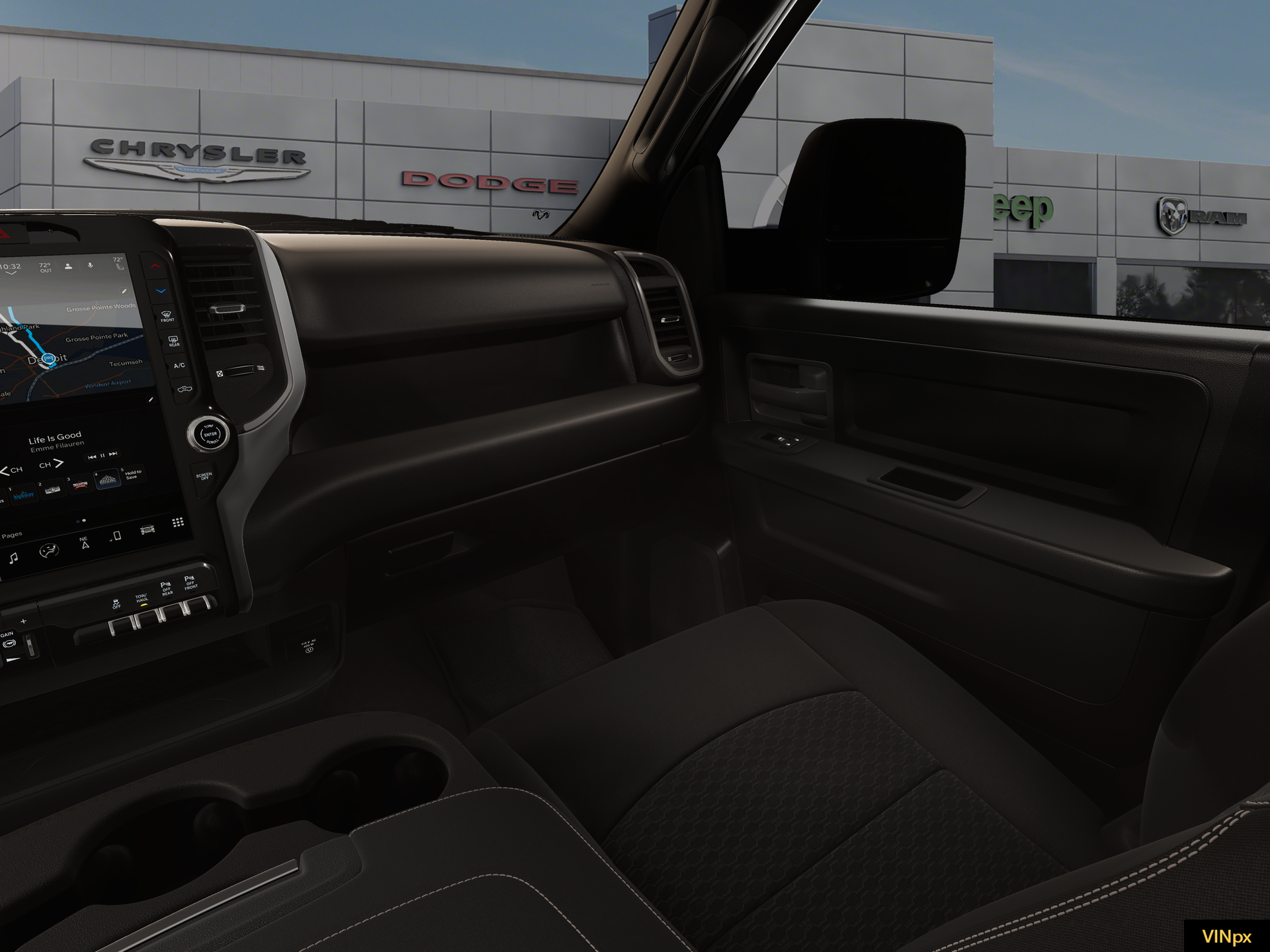The image size is (1270, 952).
Task: Select the driver profile icon on status bar
Action: coord(67,265)
